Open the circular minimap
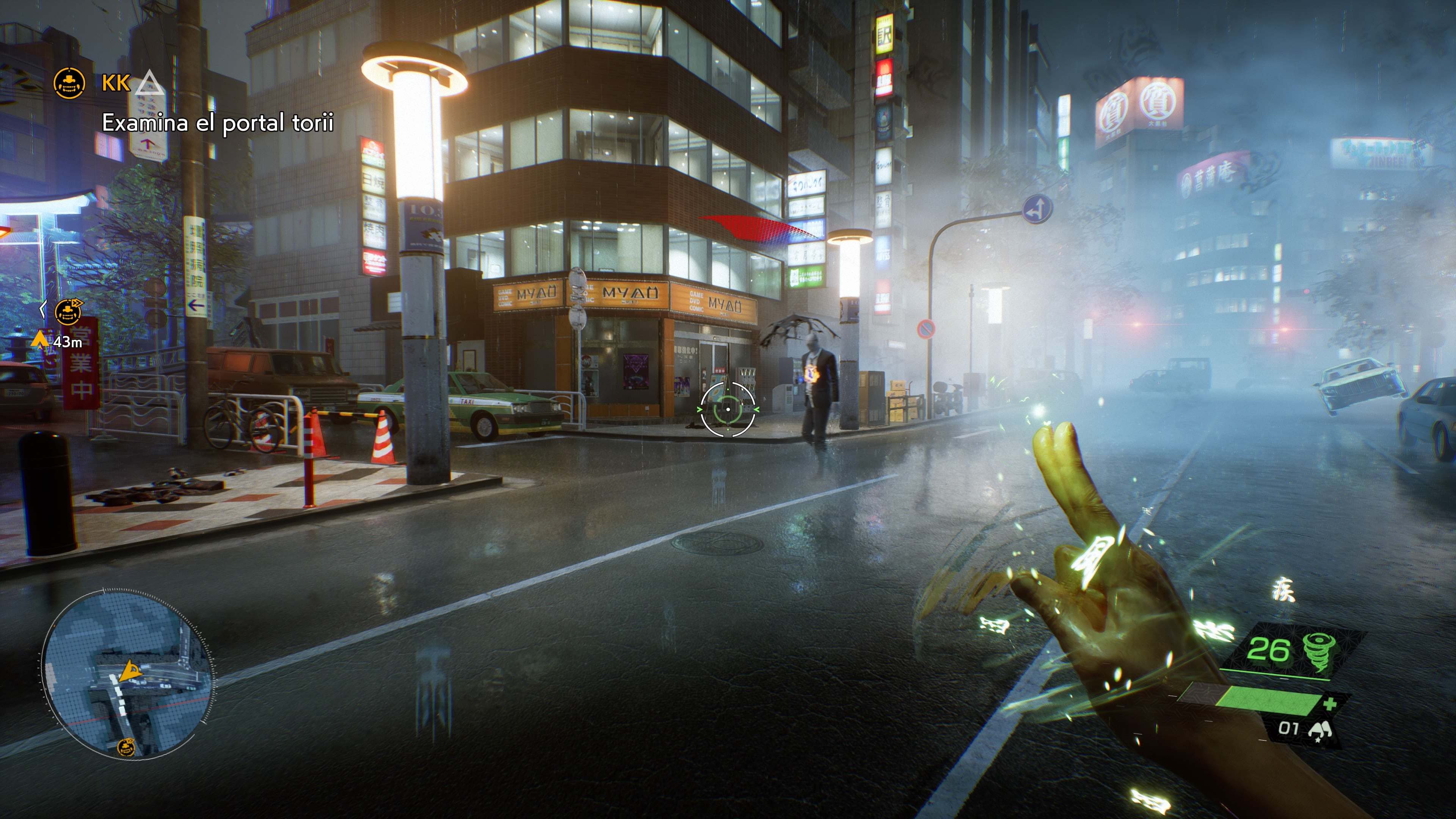The width and height of the screenshot is (1456, 819). click(128, 673)
